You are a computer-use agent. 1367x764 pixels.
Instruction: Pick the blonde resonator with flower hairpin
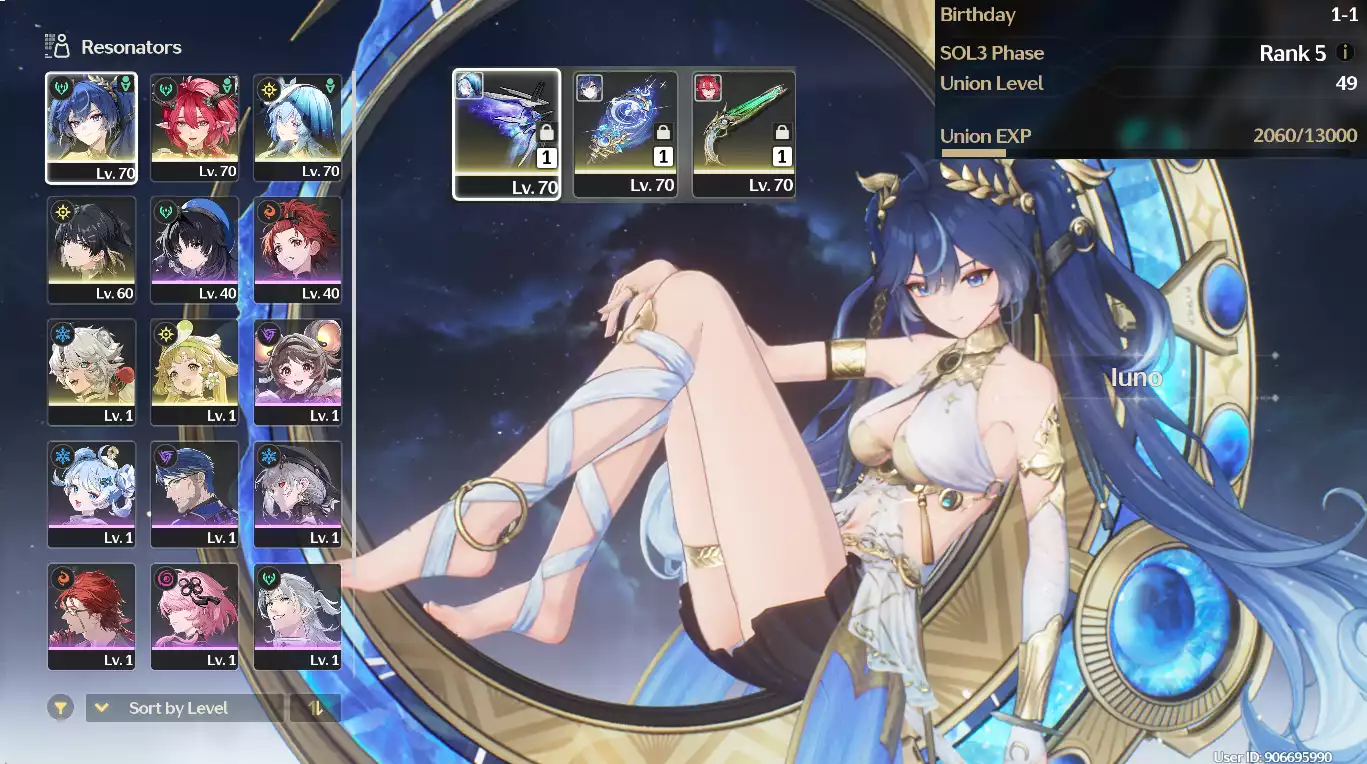click(194, 372)
